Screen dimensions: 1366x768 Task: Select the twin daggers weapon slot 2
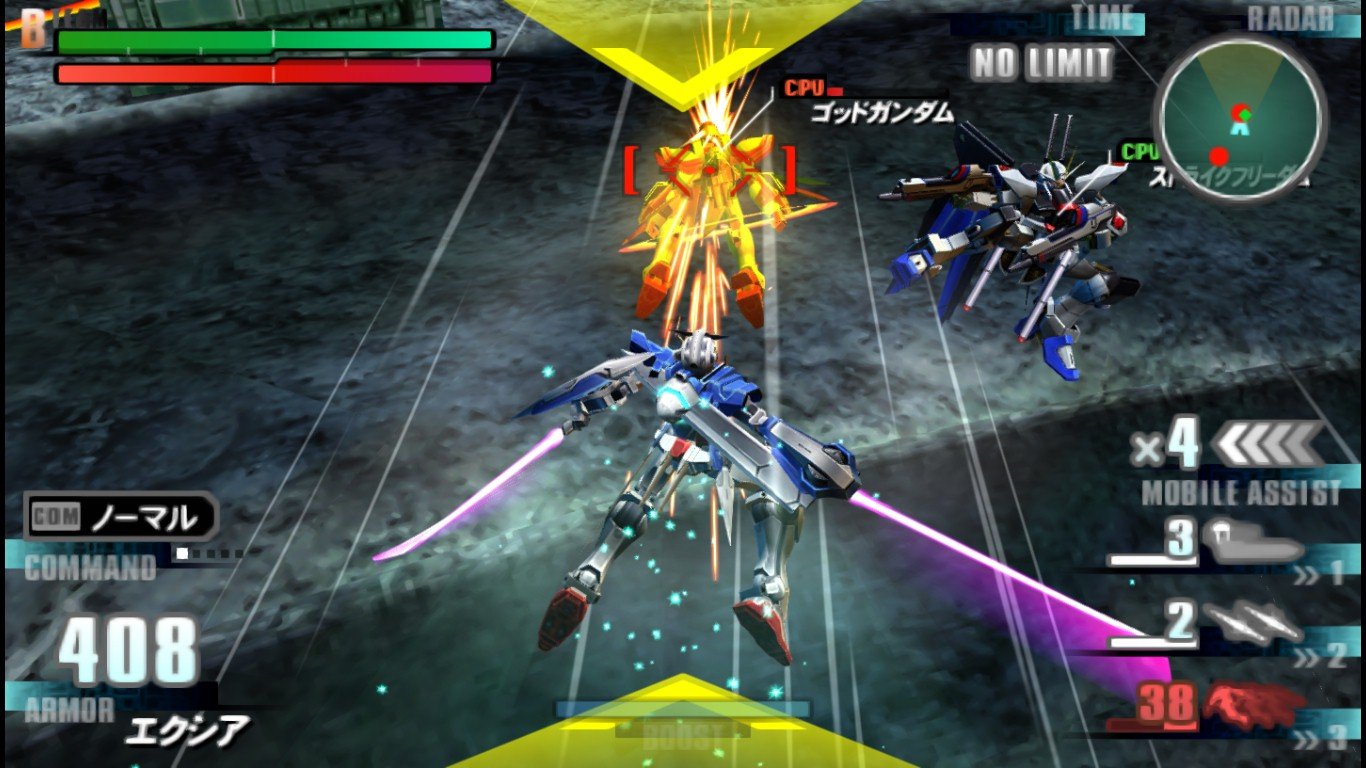click(1254, 623)
